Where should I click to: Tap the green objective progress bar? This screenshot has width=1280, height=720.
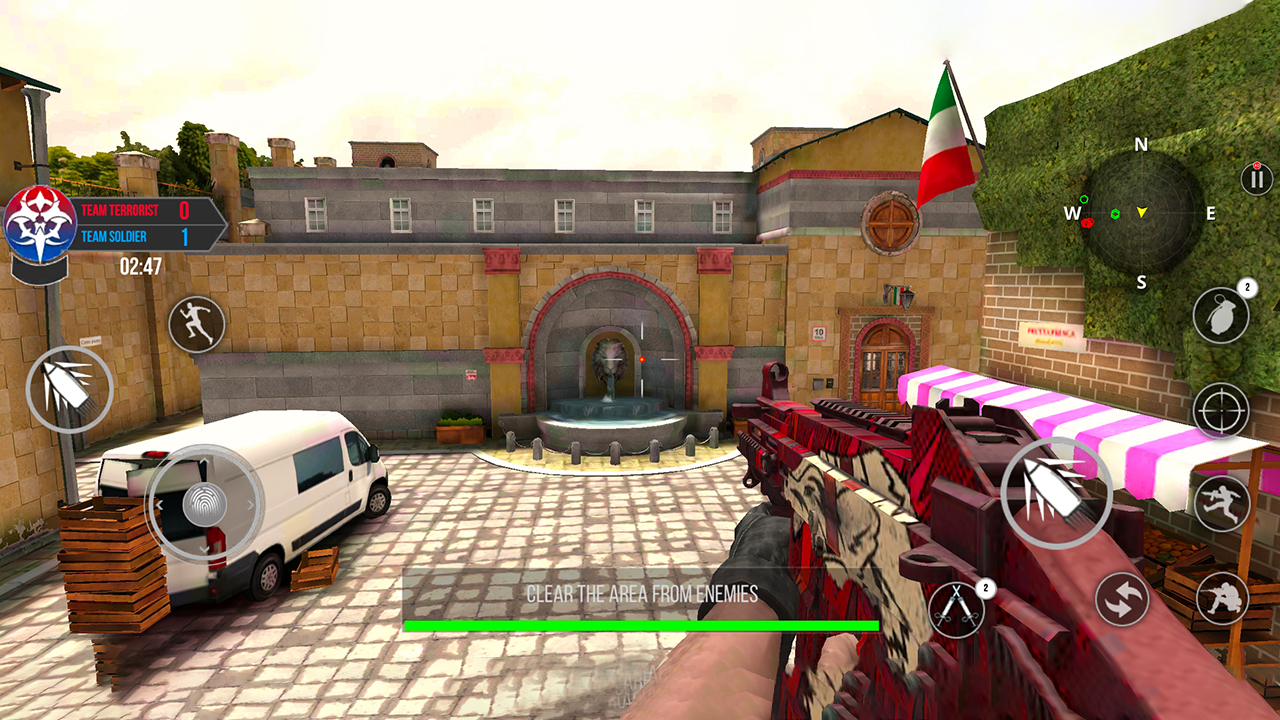pos(640,622)
